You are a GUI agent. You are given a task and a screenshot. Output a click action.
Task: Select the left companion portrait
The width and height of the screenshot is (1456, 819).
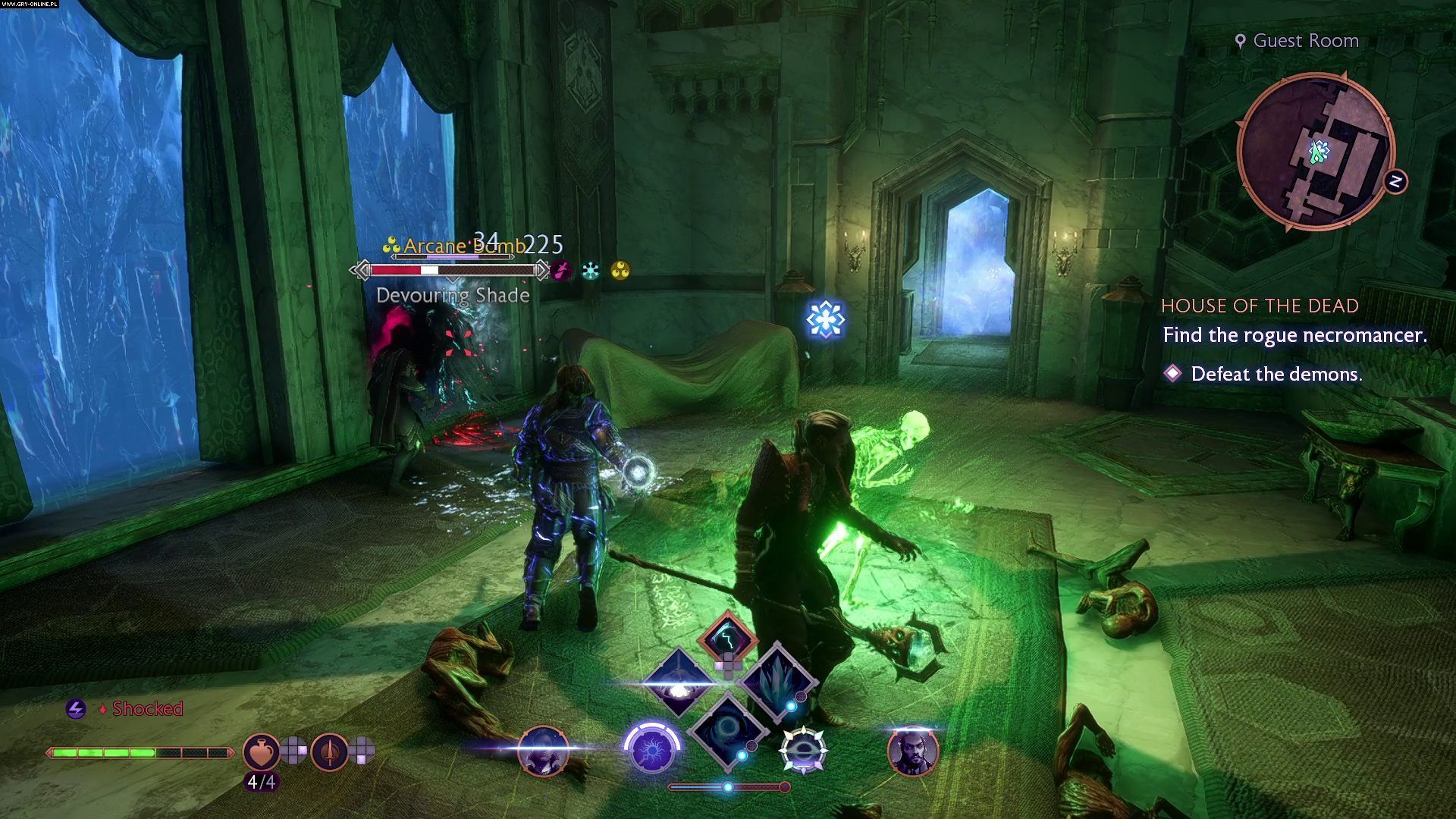[543, 751]
